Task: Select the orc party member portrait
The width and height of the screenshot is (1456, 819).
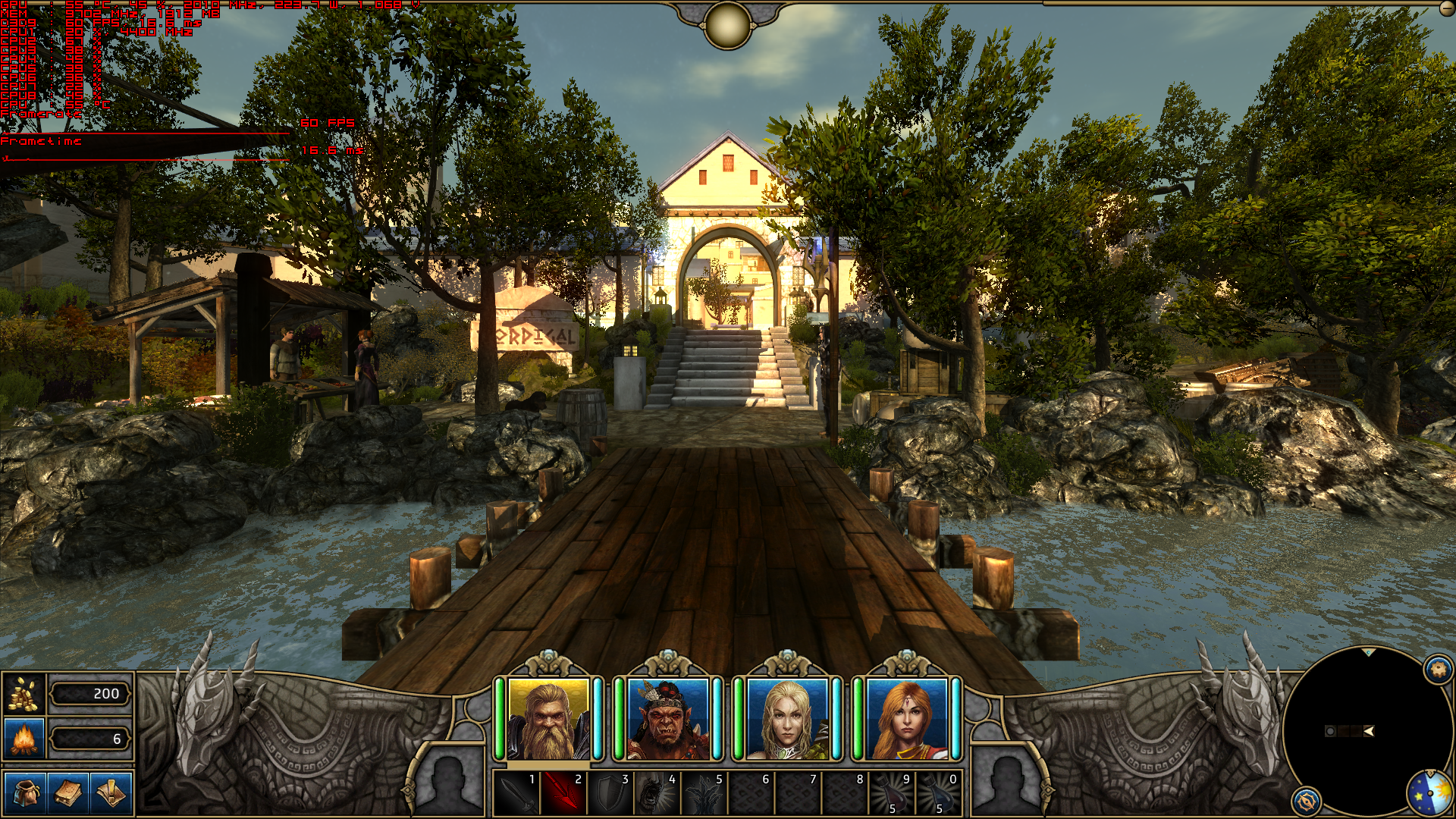Action: pyautogui.click(x=667, y=719)
